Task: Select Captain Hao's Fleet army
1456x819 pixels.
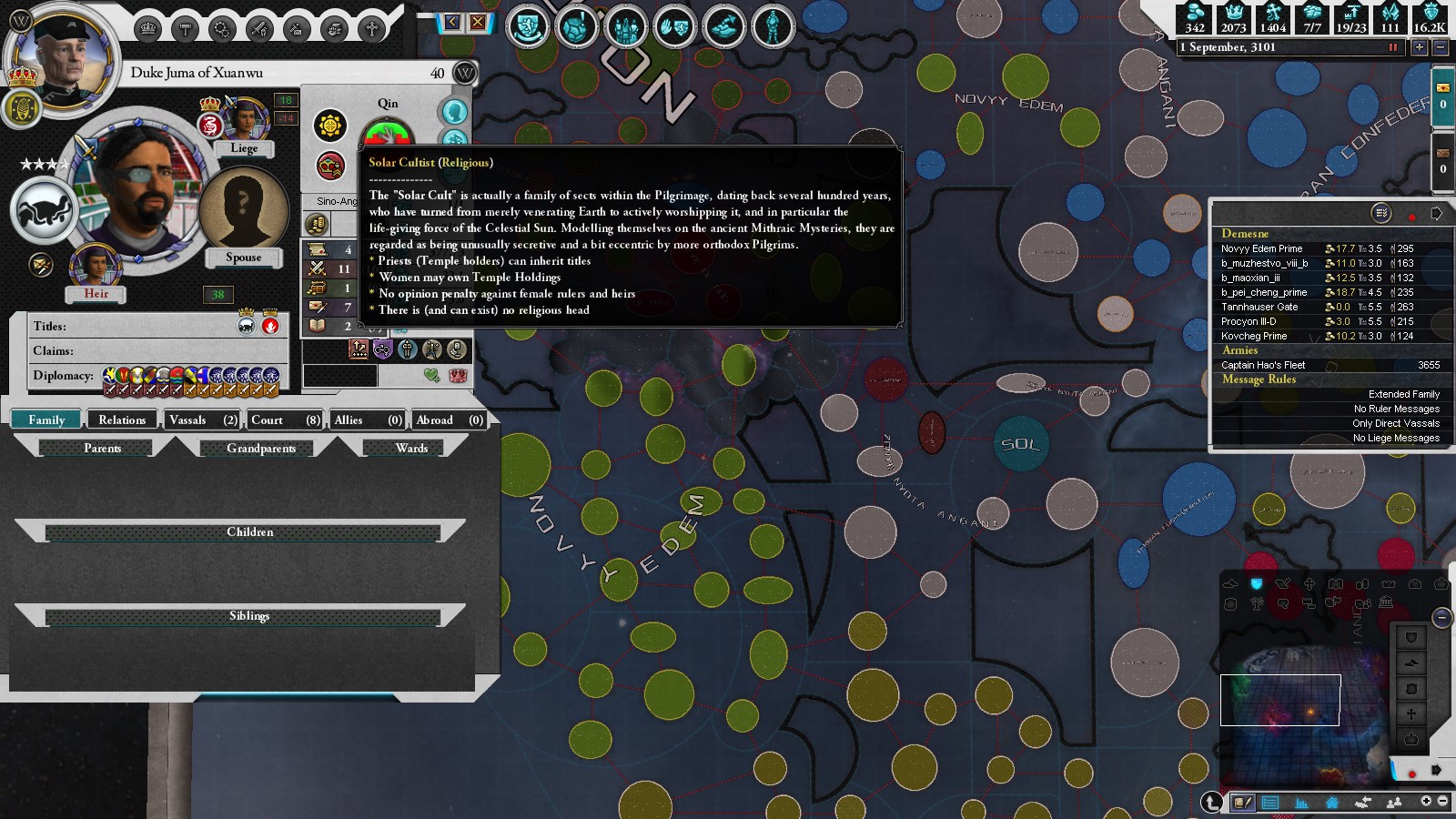Action: (x=1263, y=365)
